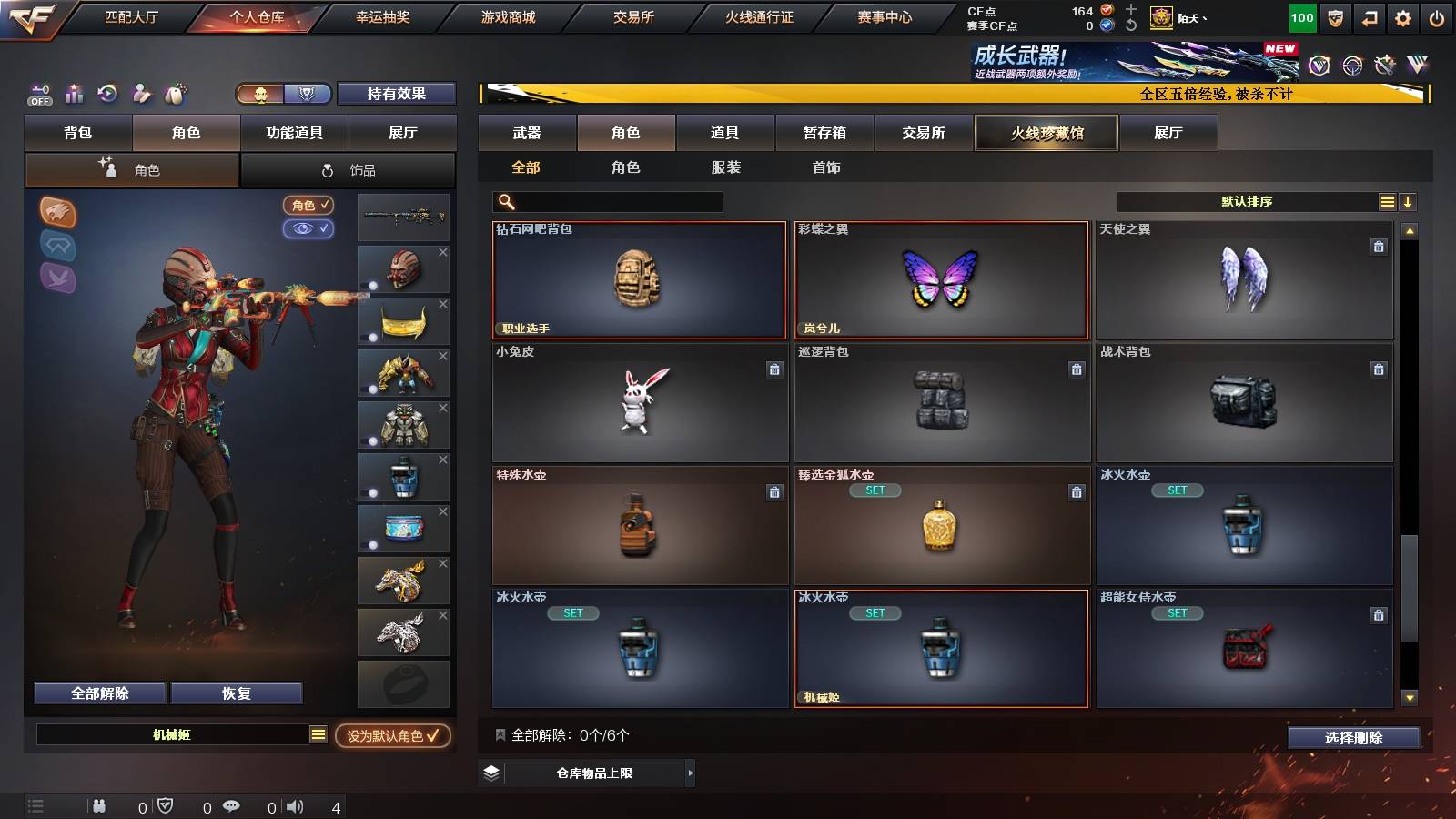The image size is (1456, 819).
Task: Select the 彩蝶之翼 butterfly wings thumbnail
Action: 941,280
